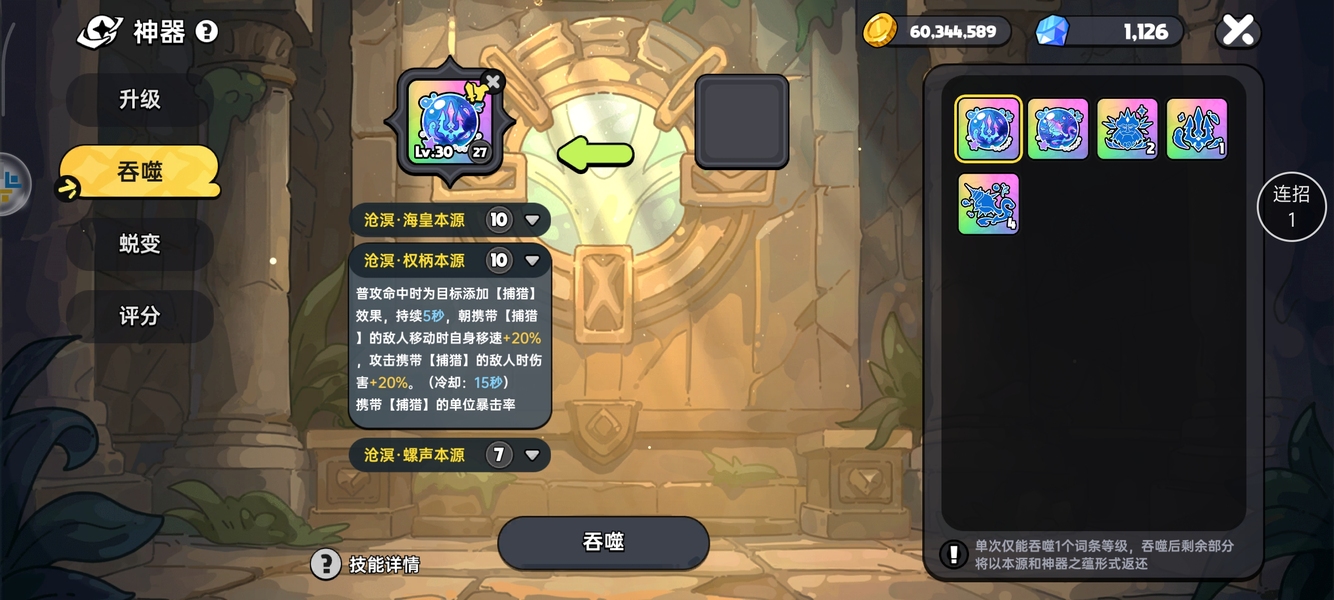The image size is (1334, 600).
Task: Confirm with the 吞噬 button
Action: tap(603, 542)
